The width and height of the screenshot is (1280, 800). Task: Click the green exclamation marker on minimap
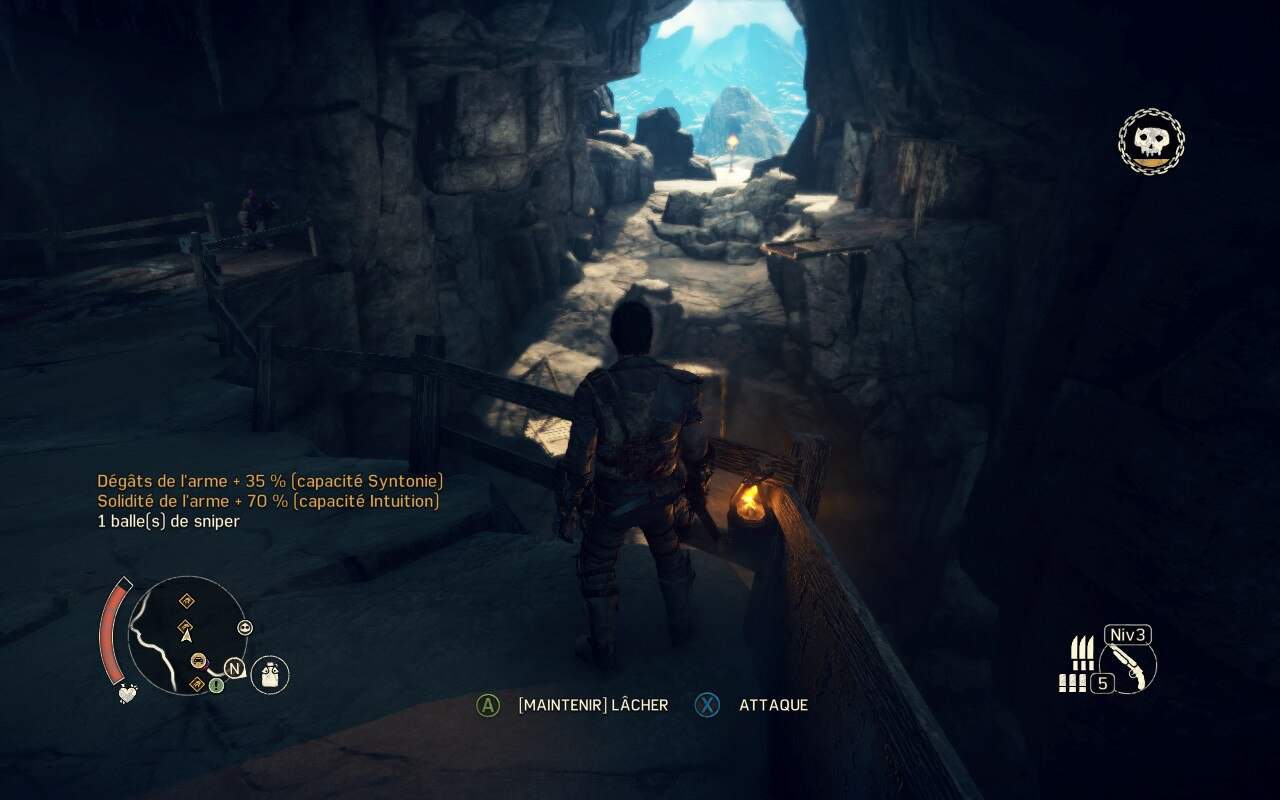pyautogui.click(x=216, y=685)
